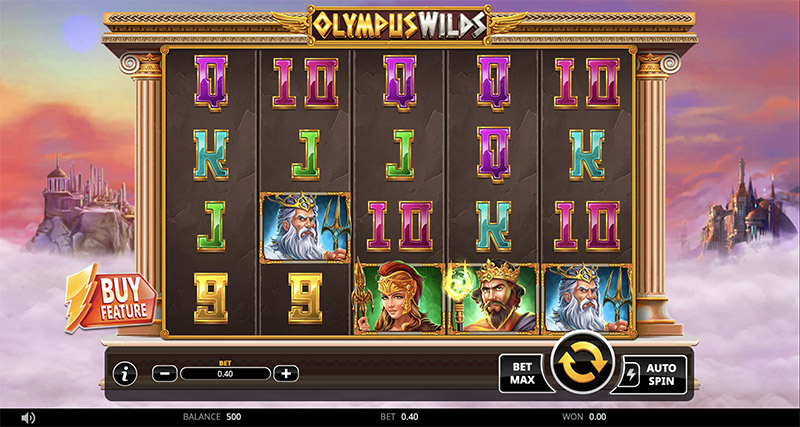Toggle the sound speaker icon
Screen dimensions: 800x427
(x=28, y=416)
